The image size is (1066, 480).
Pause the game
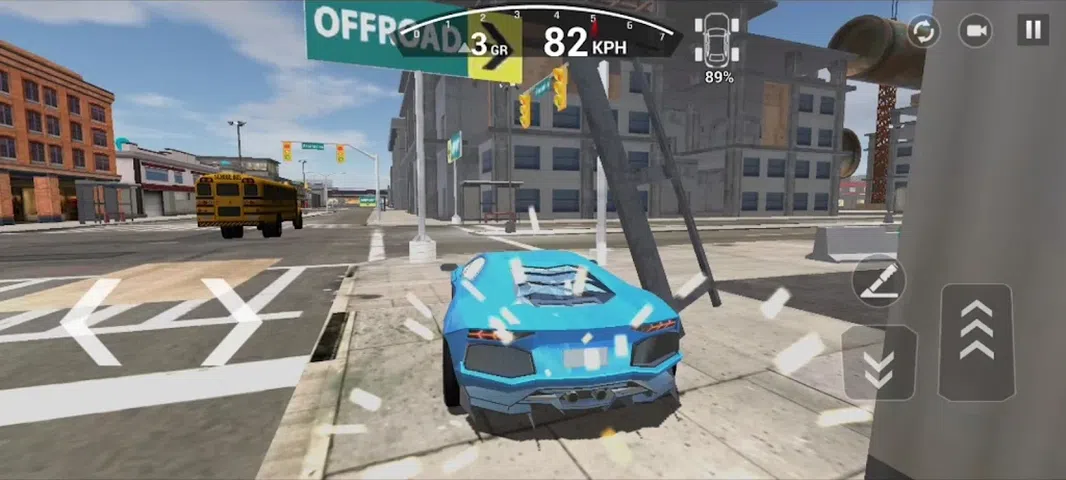[x=1033, y=30]
